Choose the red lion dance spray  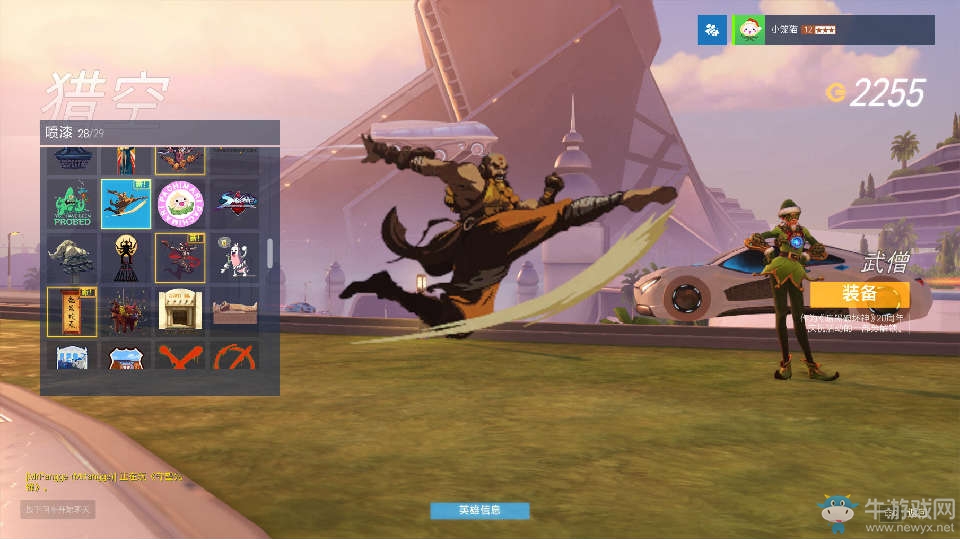pos(126,311)
